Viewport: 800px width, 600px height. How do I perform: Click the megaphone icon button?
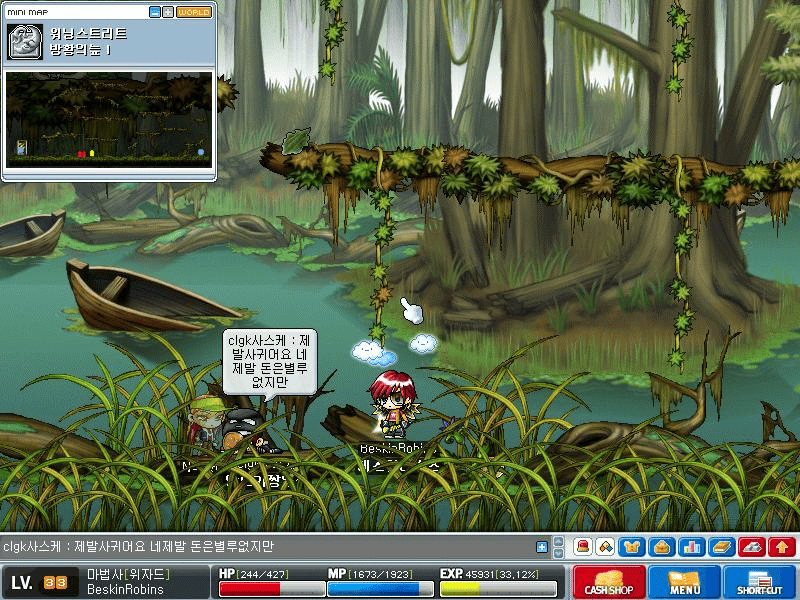point(605,547)
